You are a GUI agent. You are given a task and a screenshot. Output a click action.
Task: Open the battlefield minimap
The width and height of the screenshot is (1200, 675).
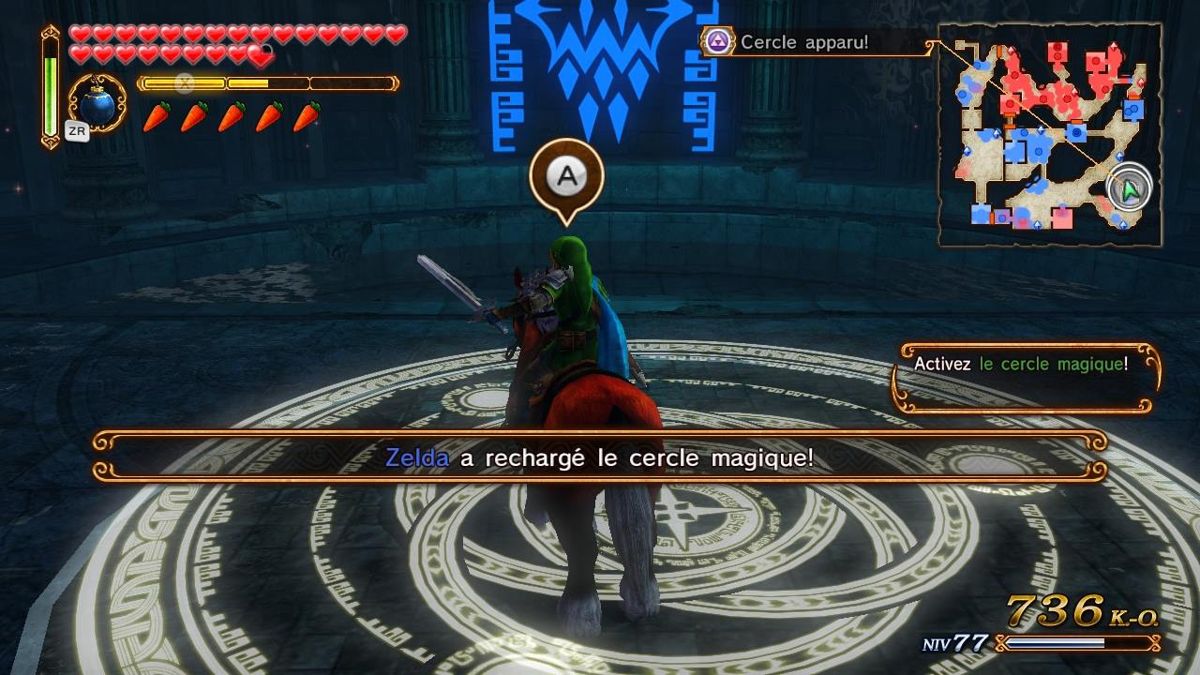tap(1050, 134)
